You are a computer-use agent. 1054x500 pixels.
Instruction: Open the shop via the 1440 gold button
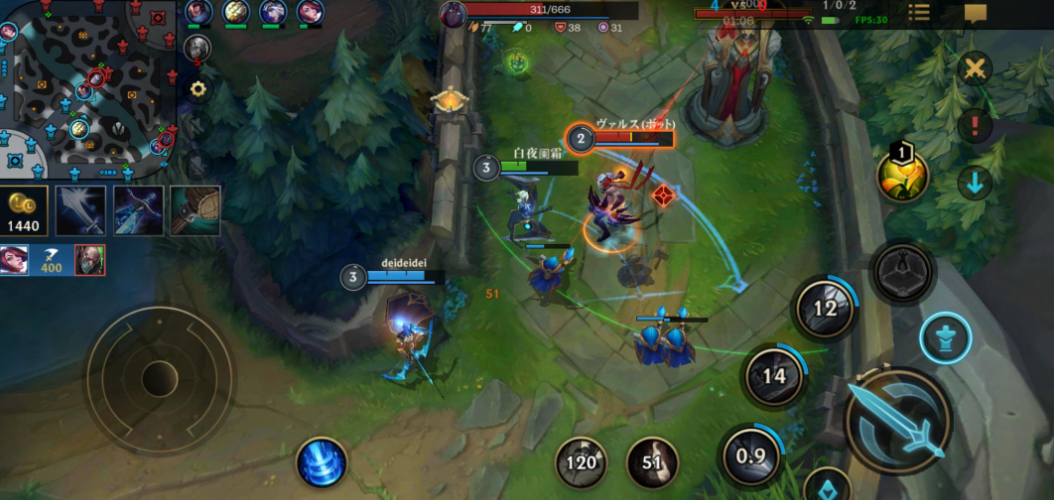[24, 211]
